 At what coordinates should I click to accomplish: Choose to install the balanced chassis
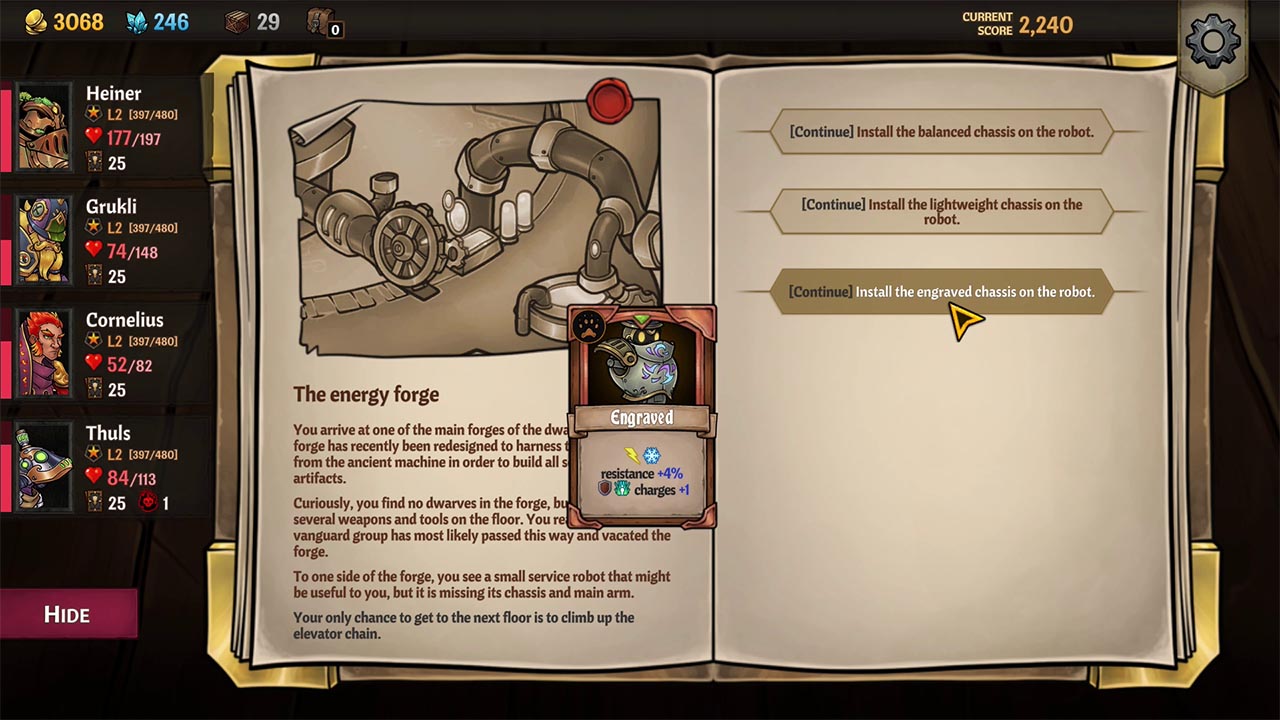(940, 131)
